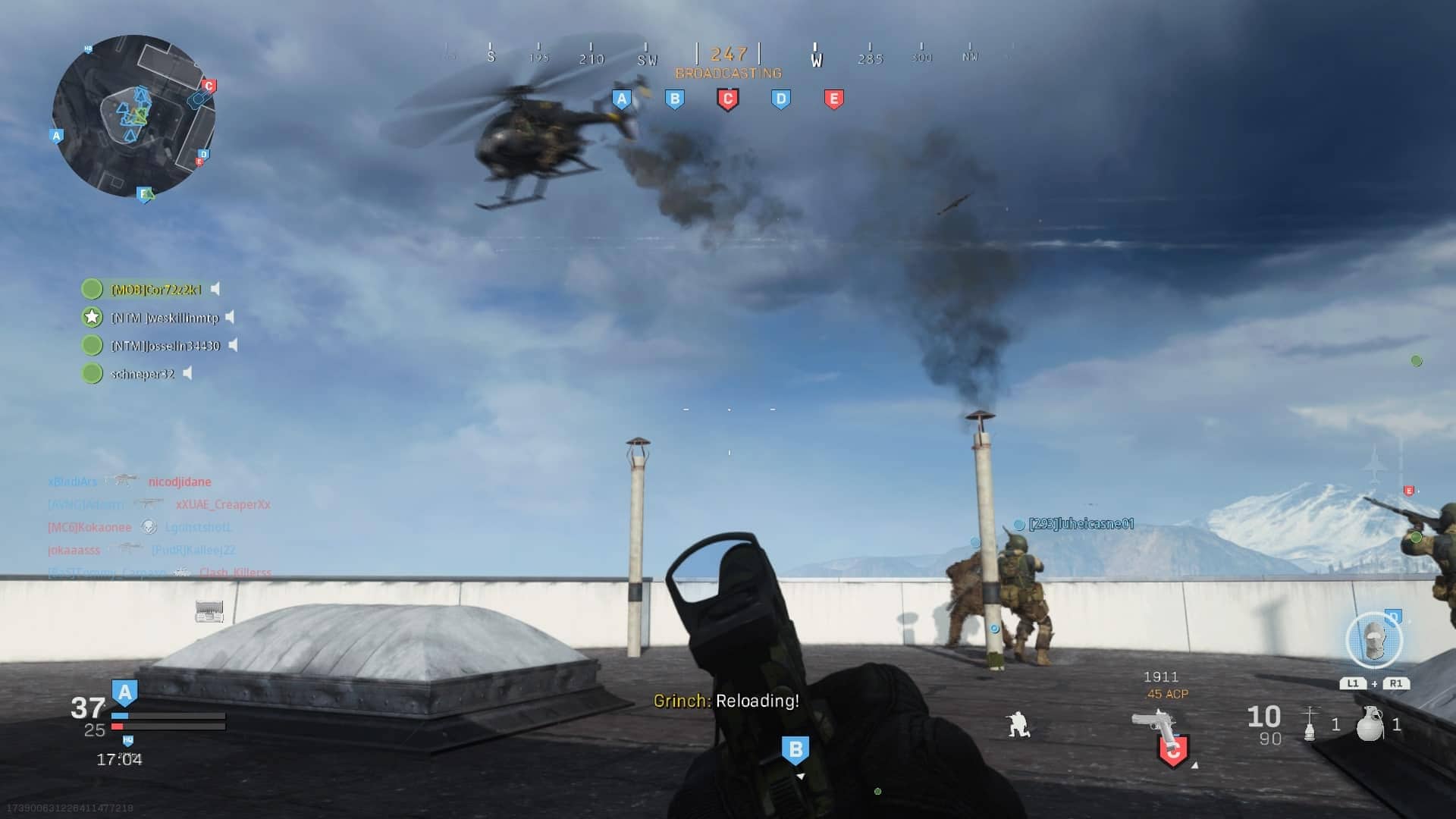The height and width of the screenshot is (819, 1456).
Task: Select the frag grenade icon
Action: coord(1370,723)
